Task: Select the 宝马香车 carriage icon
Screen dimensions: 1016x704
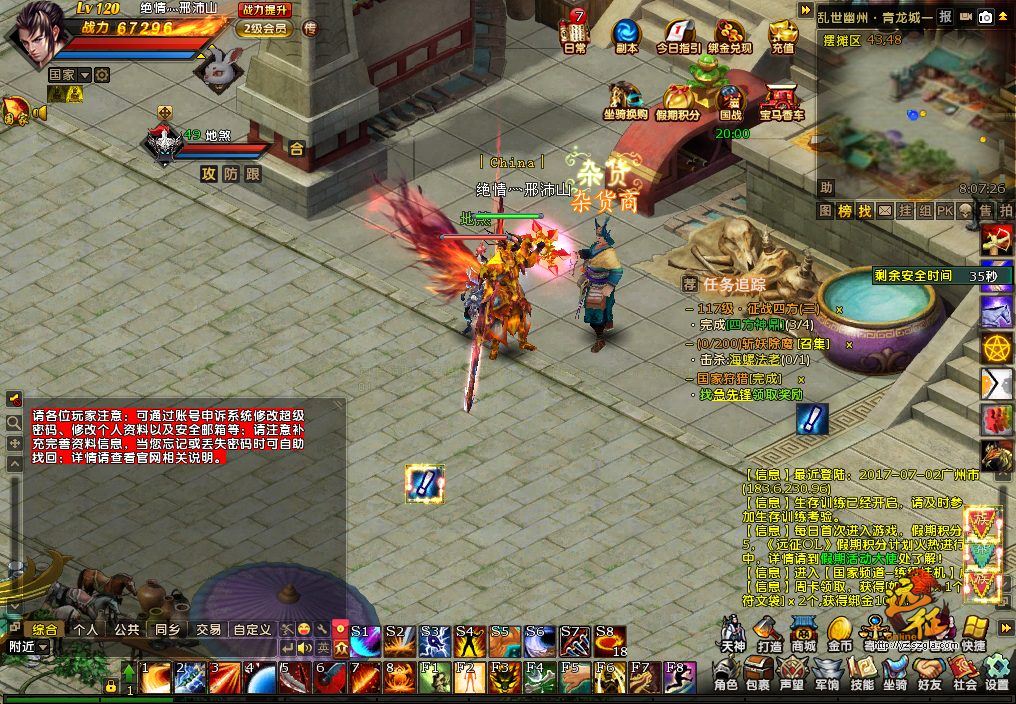Action: [782, 100]
